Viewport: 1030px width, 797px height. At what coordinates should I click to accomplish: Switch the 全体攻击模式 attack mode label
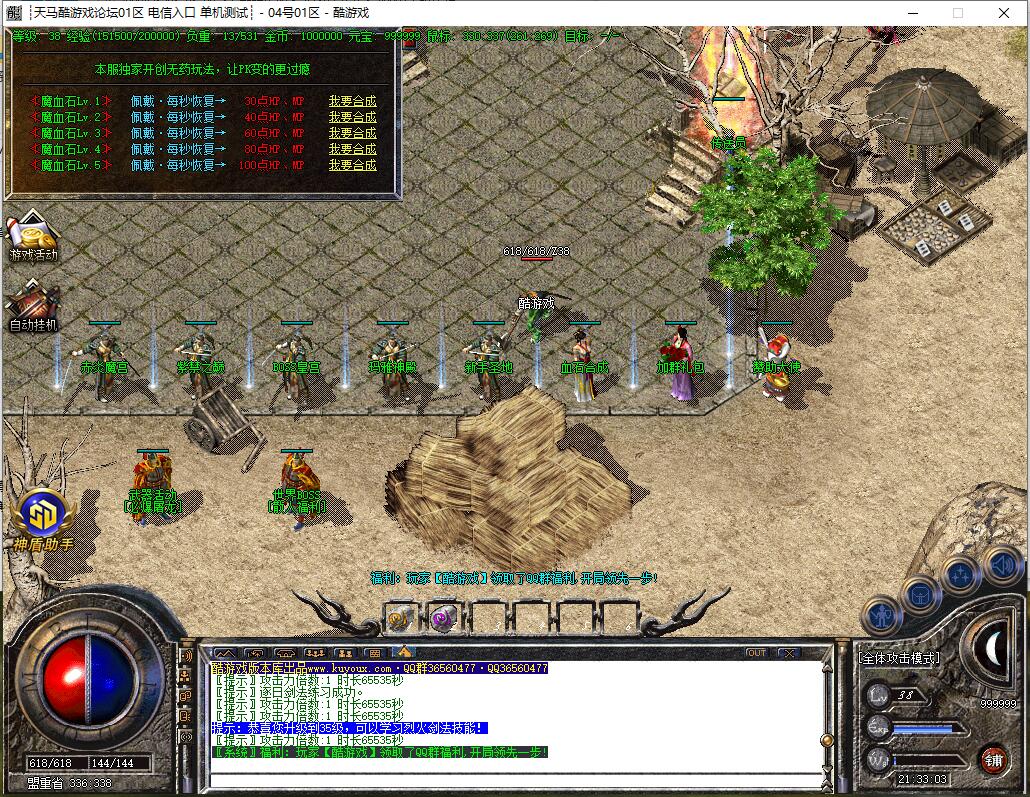pyautogui.click(x=899, y=658)
